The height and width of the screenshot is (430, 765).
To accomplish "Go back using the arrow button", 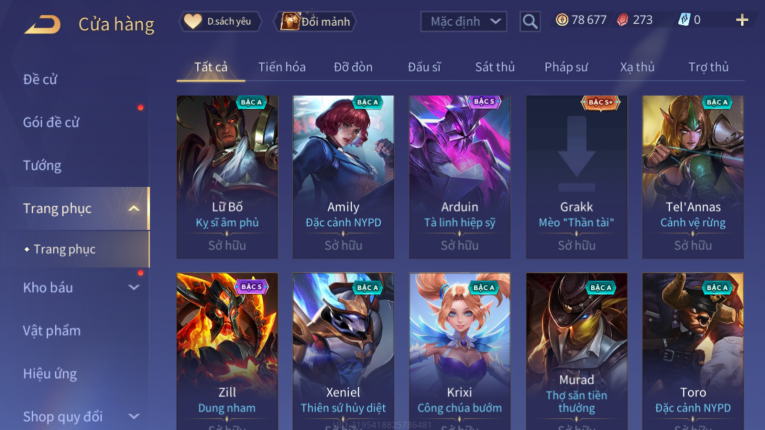I will (43, 23).
